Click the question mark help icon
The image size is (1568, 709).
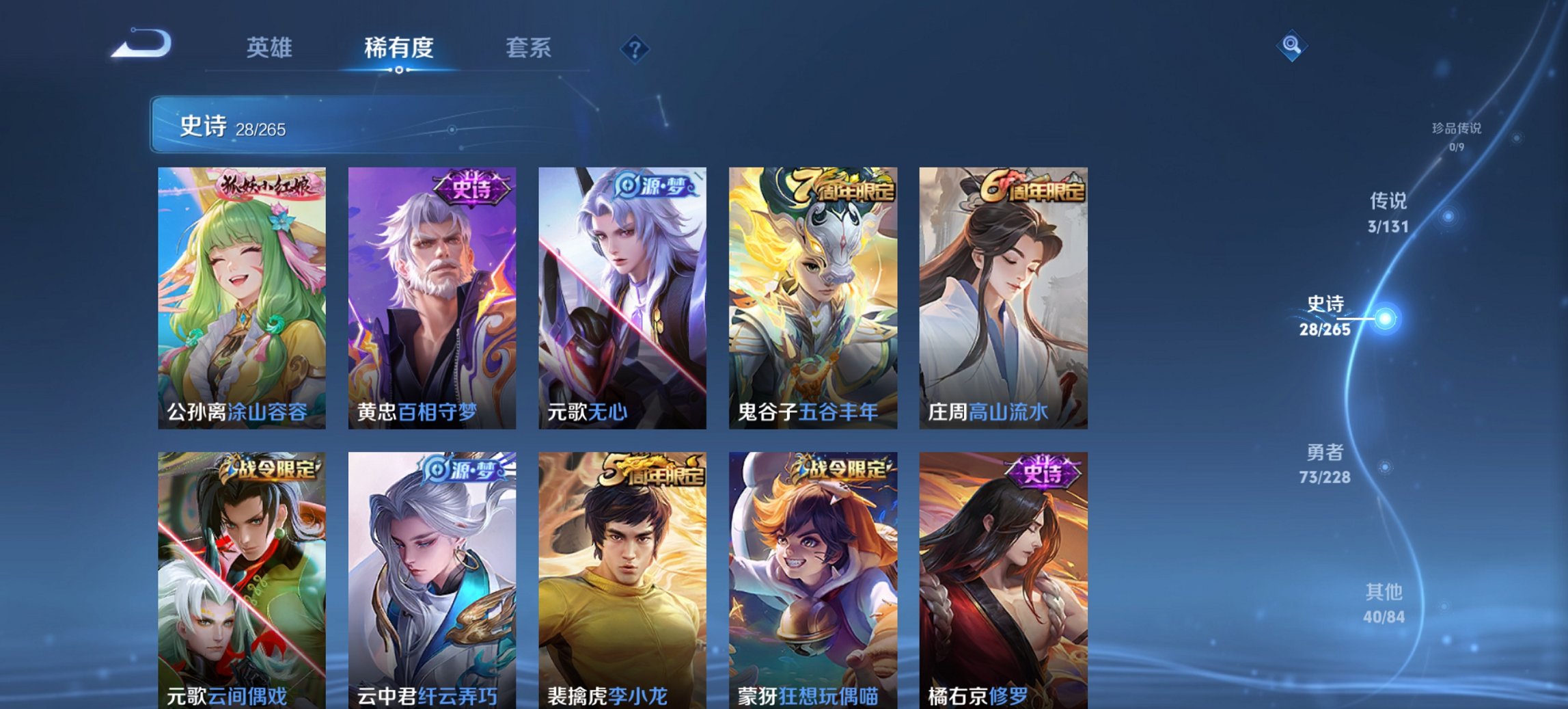point(634,49)
